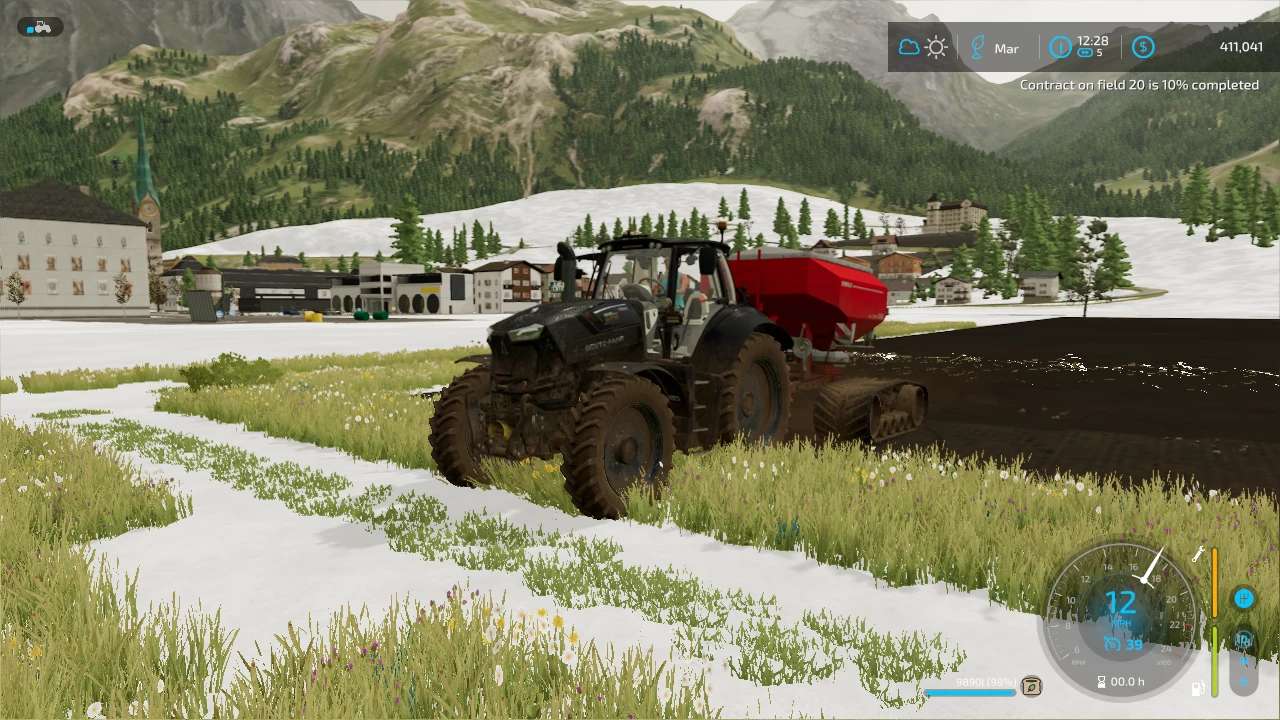Click the blue game clock icon
Viewport: 1280px width, 720px height.
point(1060,47)
